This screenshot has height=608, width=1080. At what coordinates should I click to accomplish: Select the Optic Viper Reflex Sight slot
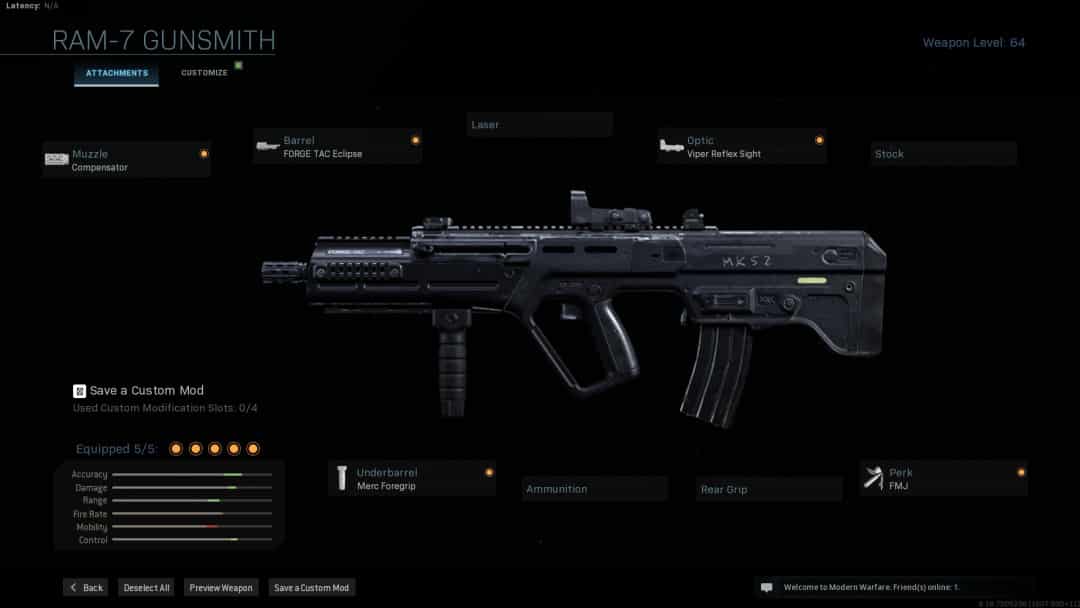point(741,147)
